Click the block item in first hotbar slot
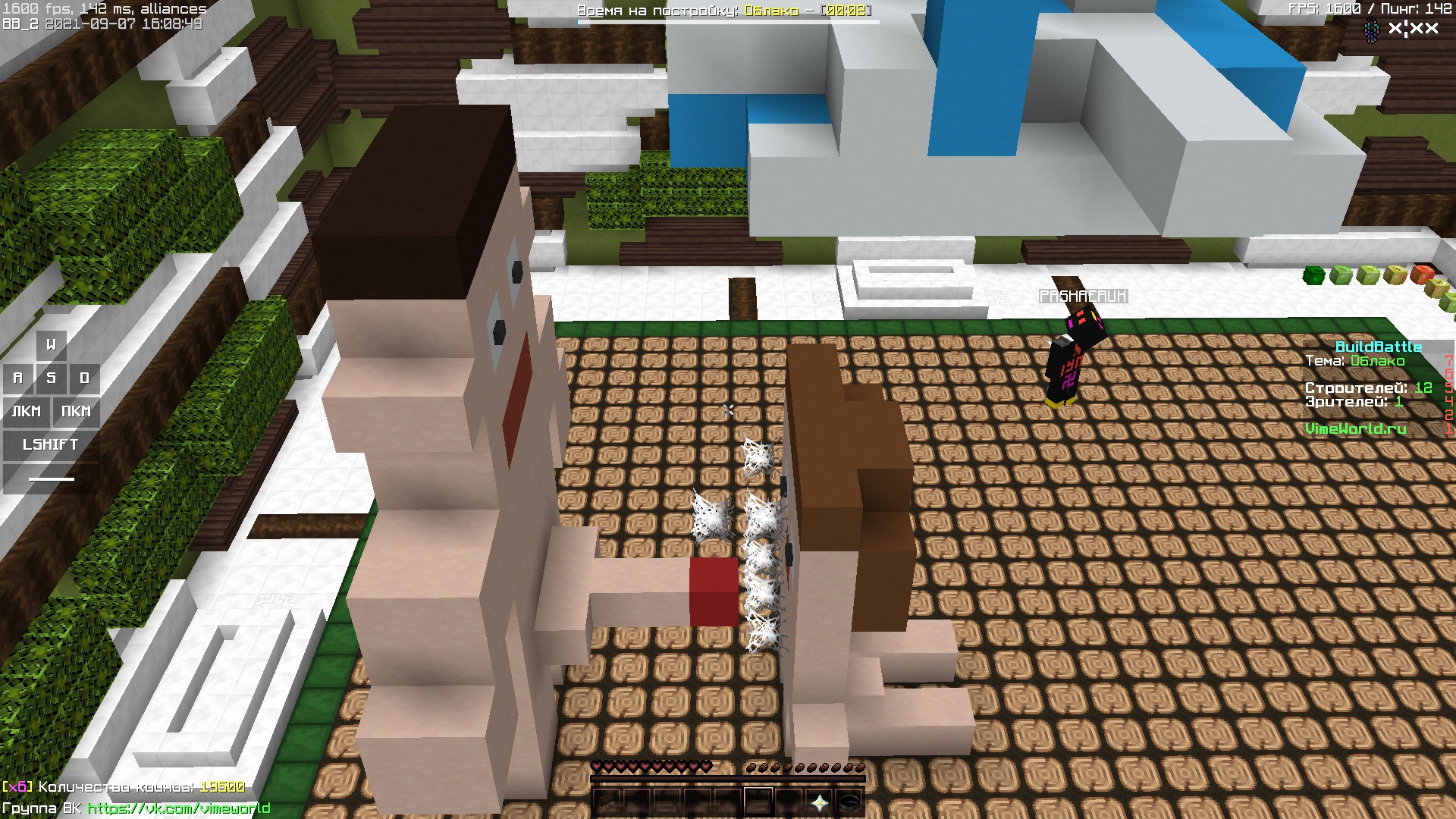Viewport: 1456px width, 819px height. 607,802
